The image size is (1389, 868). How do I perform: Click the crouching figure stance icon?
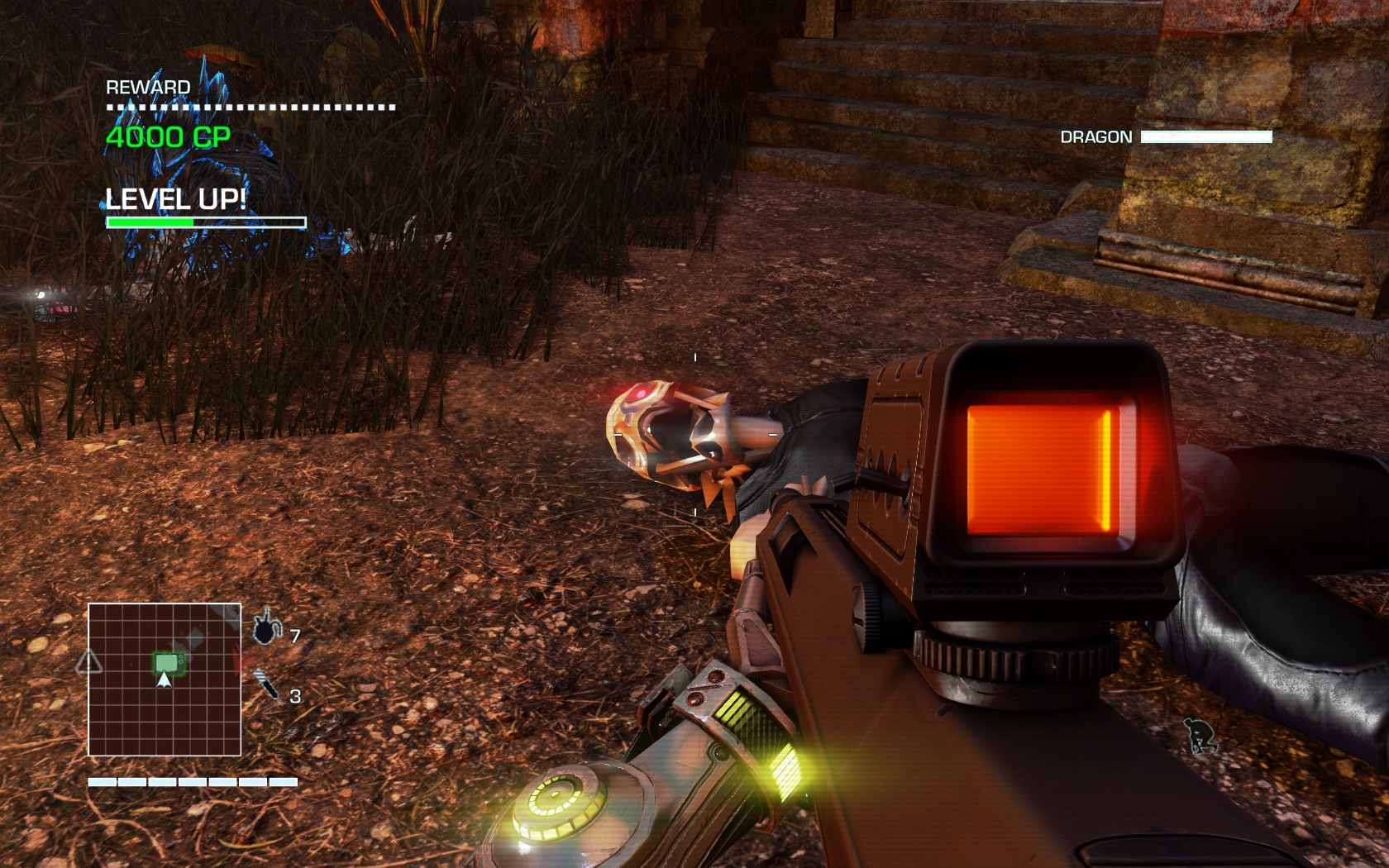coord(1200,735)
